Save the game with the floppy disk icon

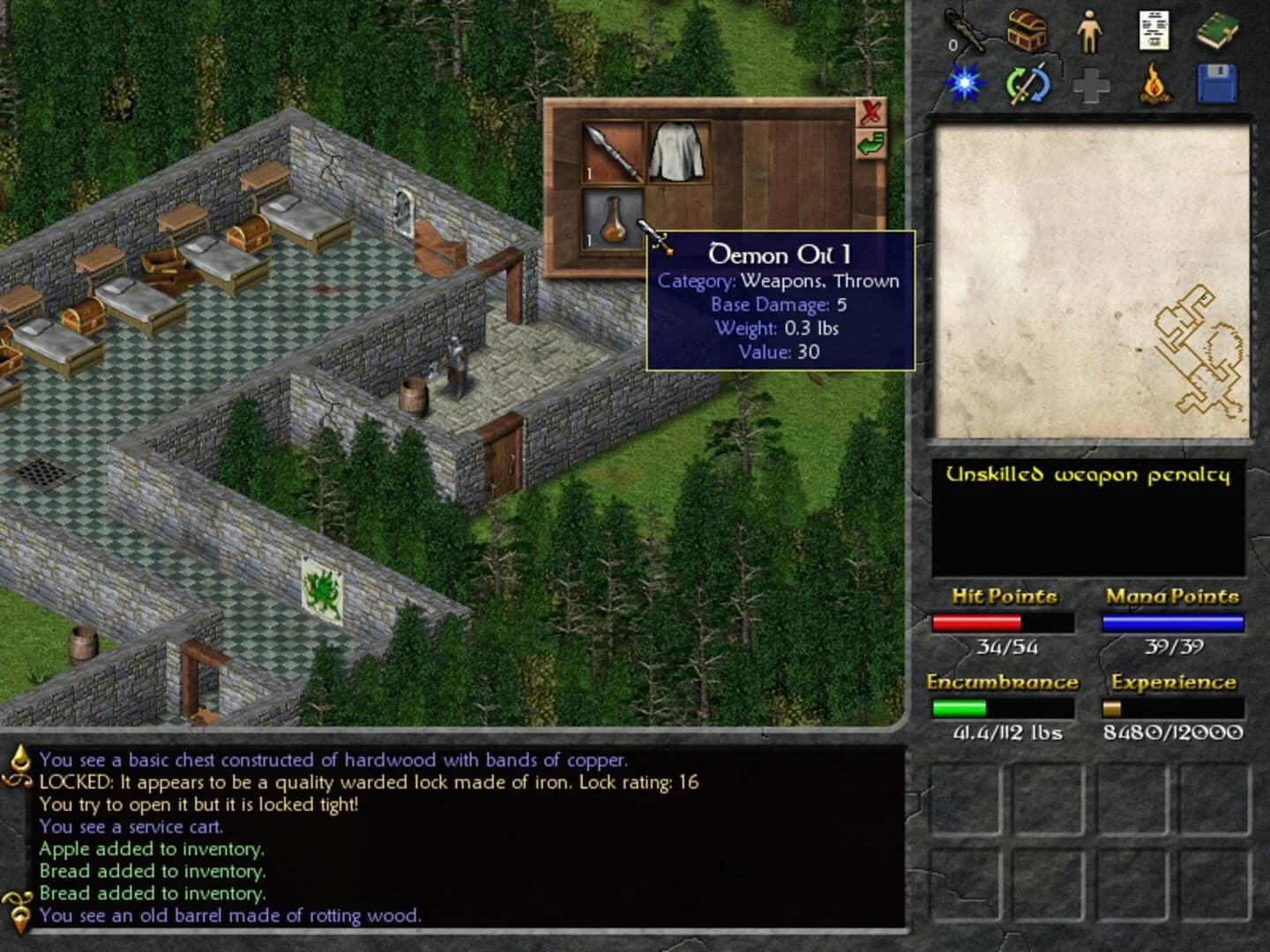point(1218,84)
